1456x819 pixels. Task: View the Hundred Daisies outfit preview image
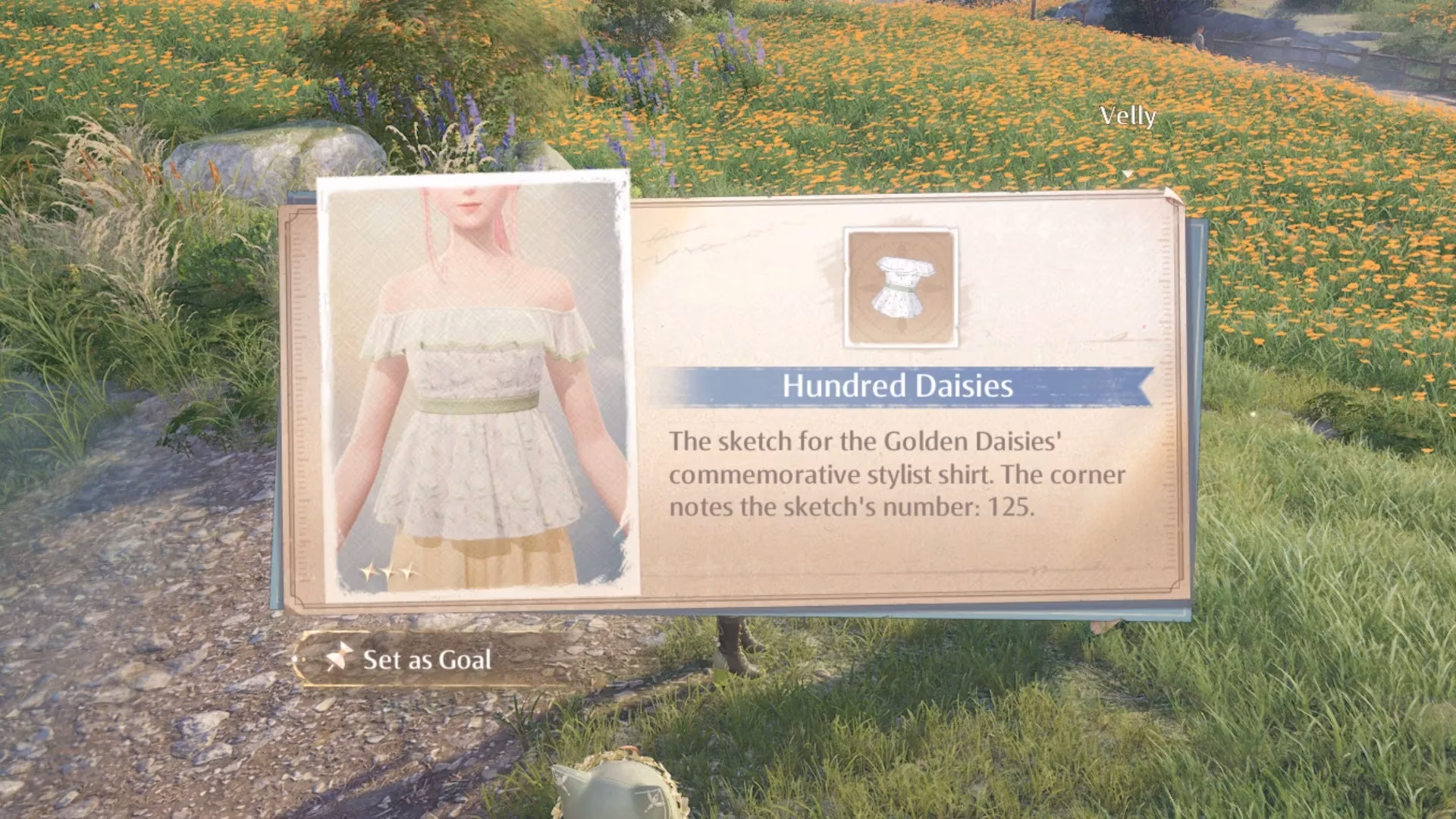pyautogui.click(x=478, y=387)
